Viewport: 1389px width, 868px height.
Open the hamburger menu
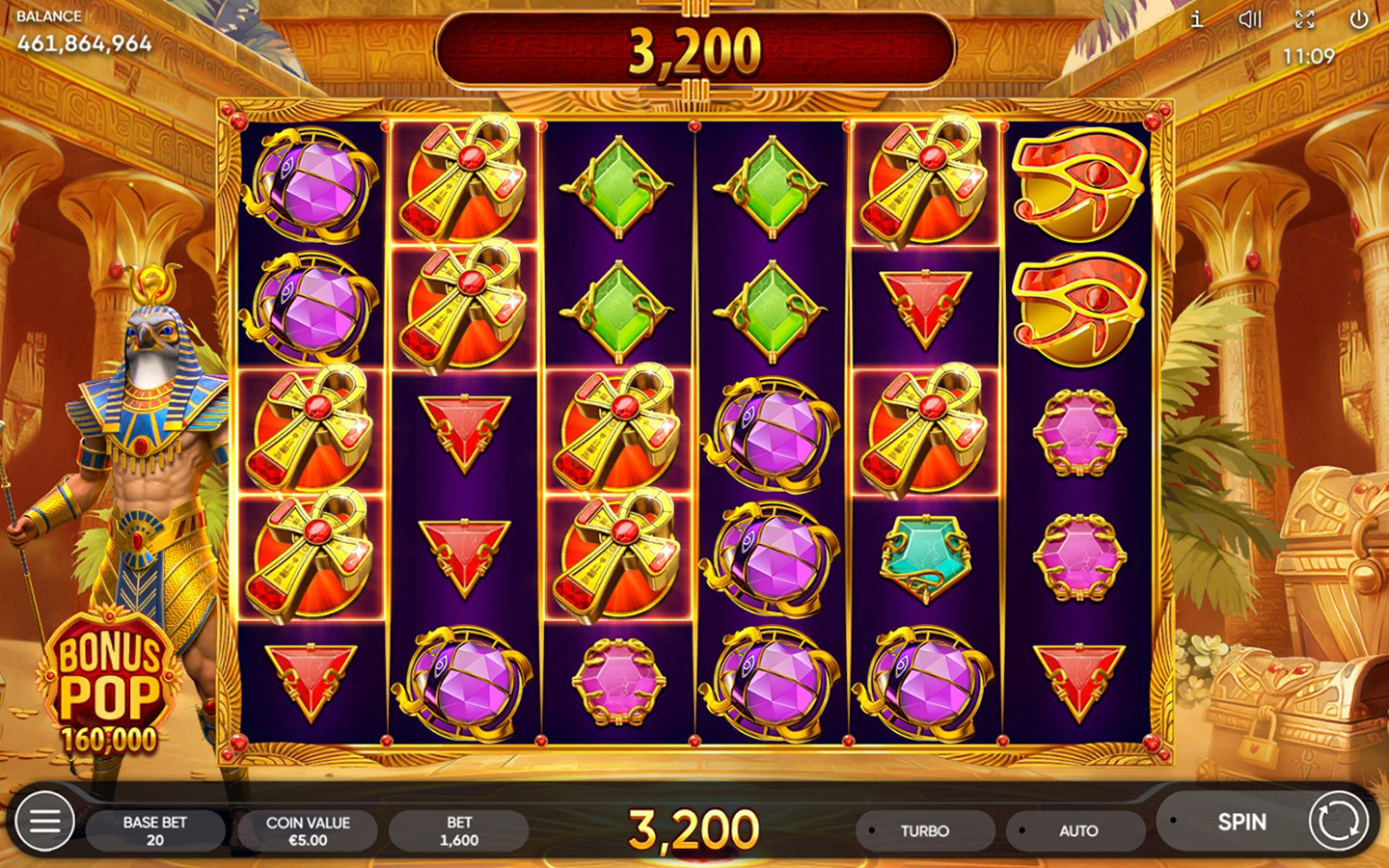pos(44,822)
